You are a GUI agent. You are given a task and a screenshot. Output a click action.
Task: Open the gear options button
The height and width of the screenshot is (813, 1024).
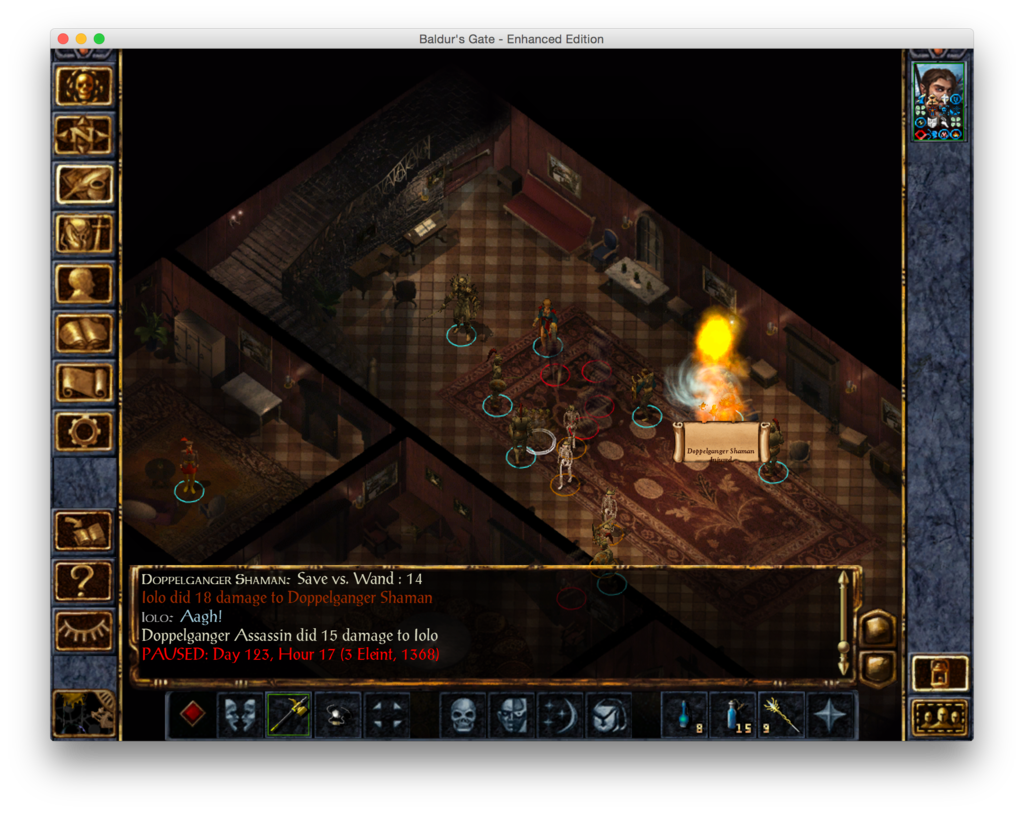[x=84, y=431]
